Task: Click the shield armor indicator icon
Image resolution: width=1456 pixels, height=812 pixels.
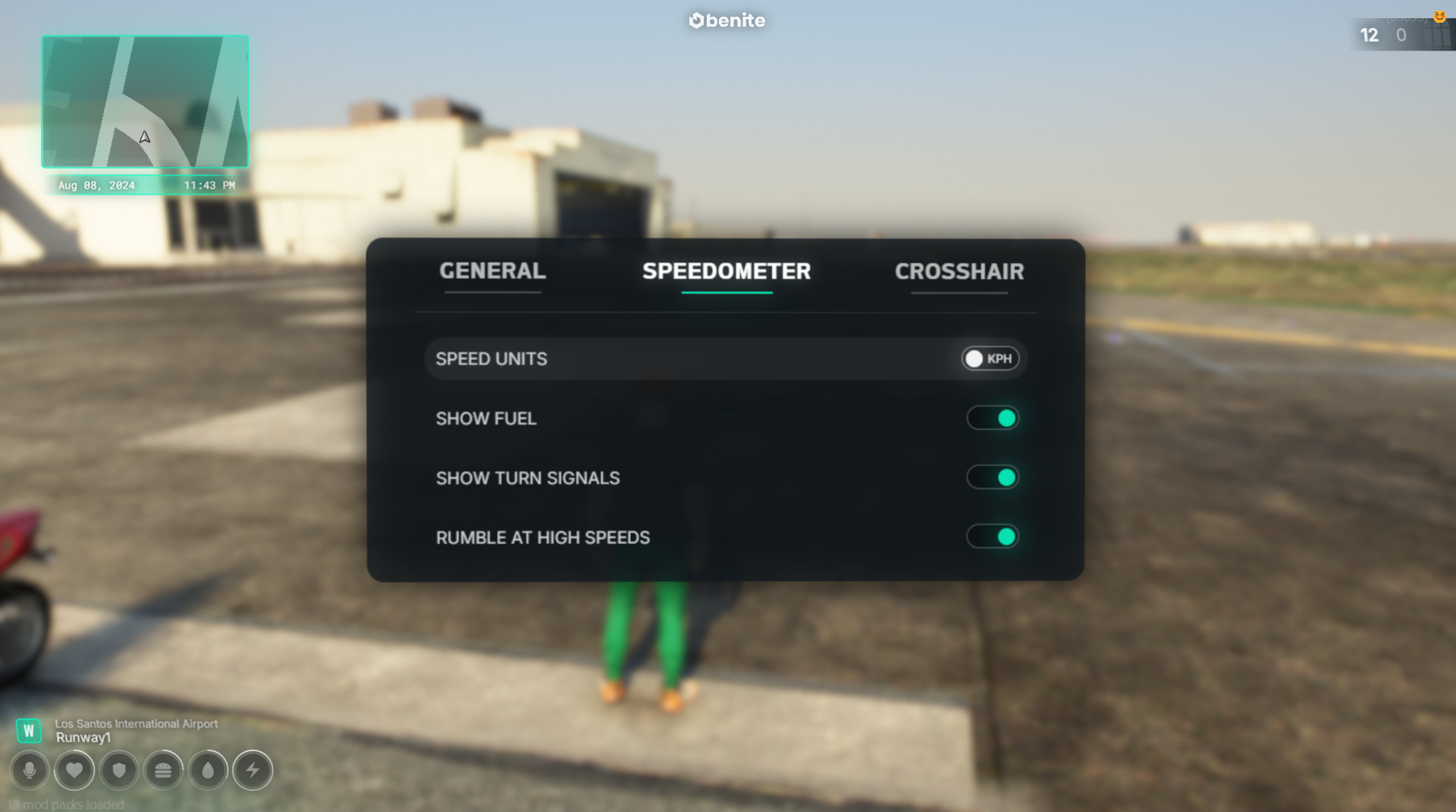Action: pos(119,770)
